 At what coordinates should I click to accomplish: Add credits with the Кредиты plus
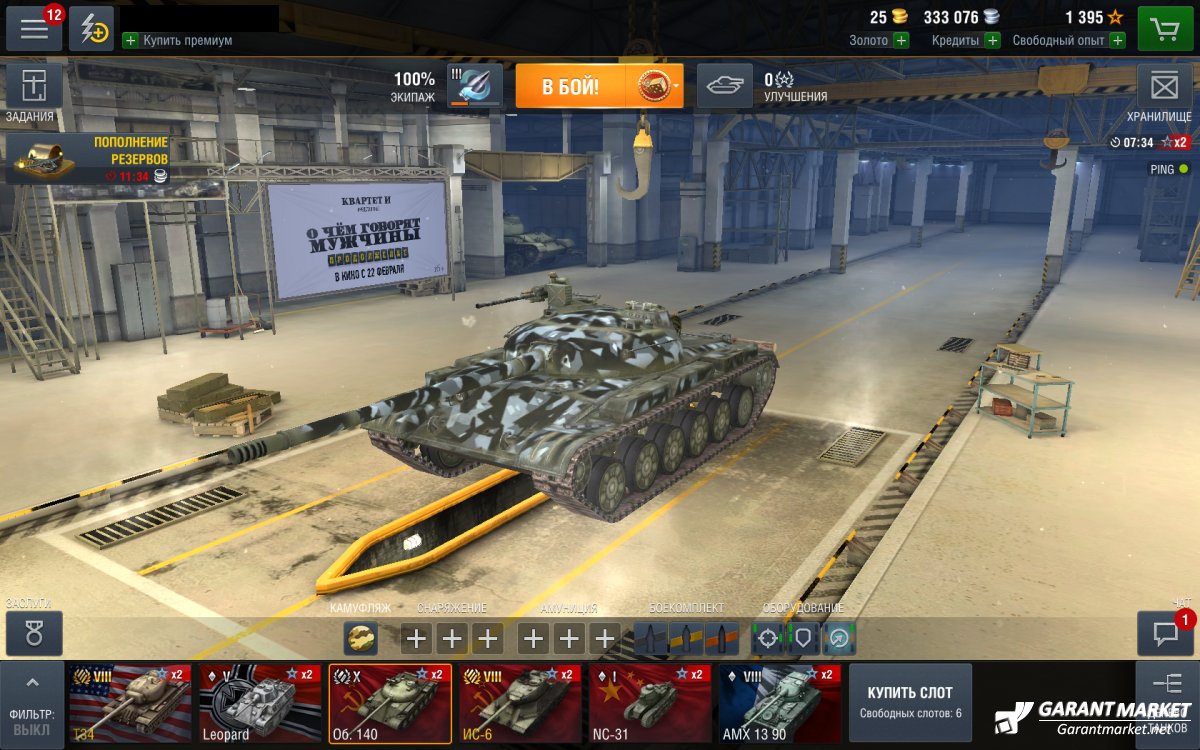(x=992, y=40)
